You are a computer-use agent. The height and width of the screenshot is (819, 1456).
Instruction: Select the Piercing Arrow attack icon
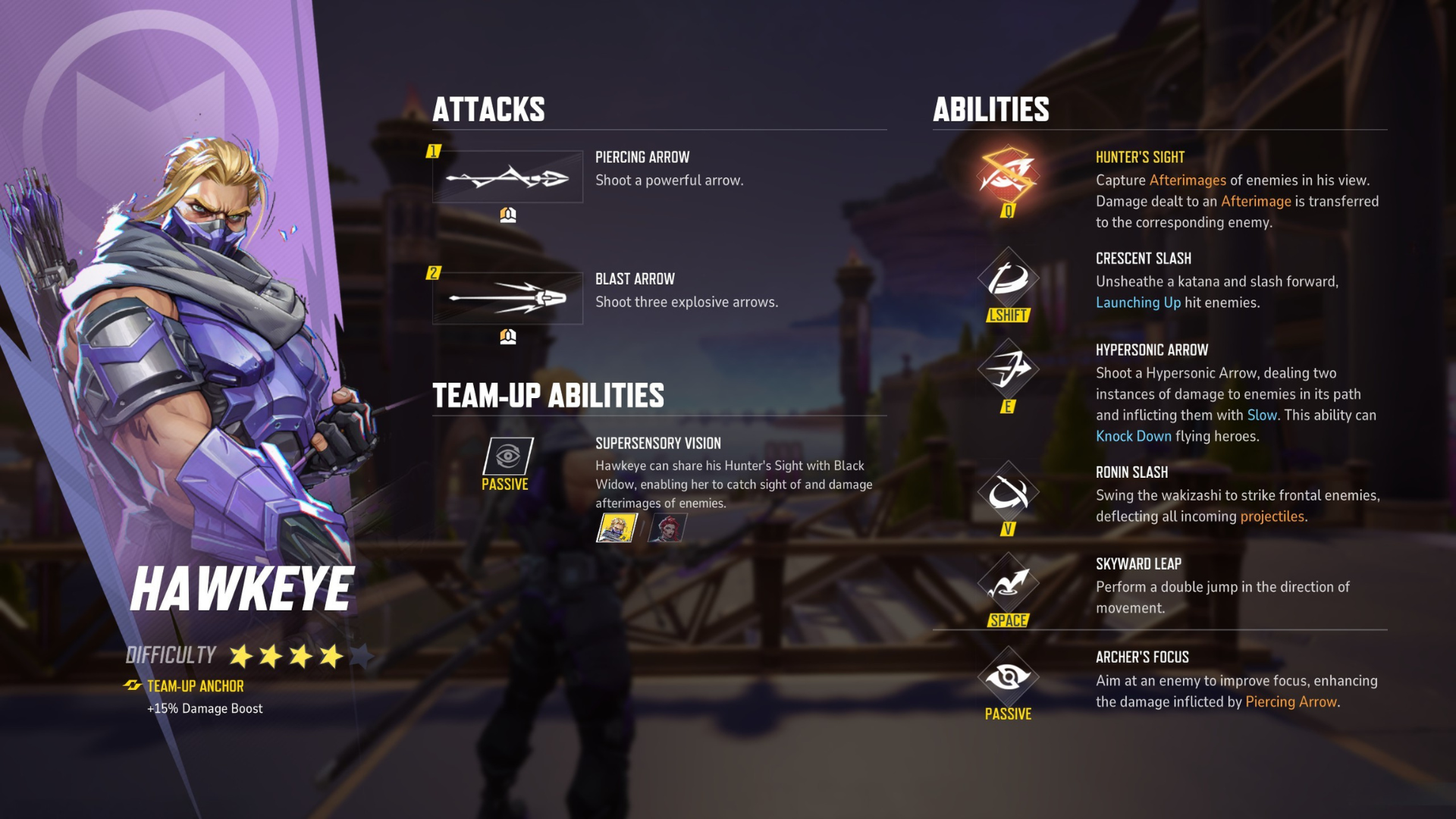coord(507,176)
